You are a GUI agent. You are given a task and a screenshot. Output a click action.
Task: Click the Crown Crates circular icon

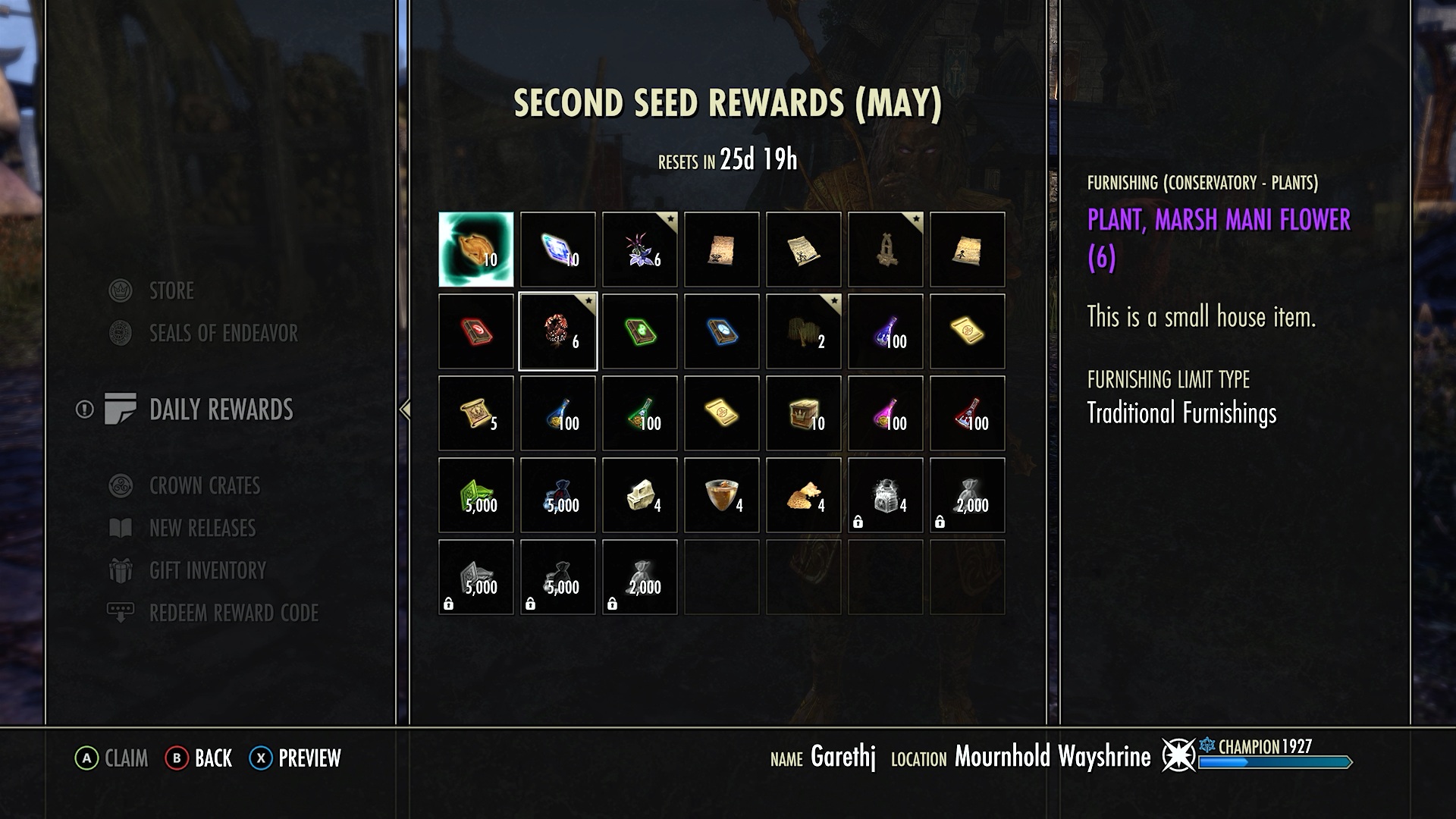[x=121, y=486]
